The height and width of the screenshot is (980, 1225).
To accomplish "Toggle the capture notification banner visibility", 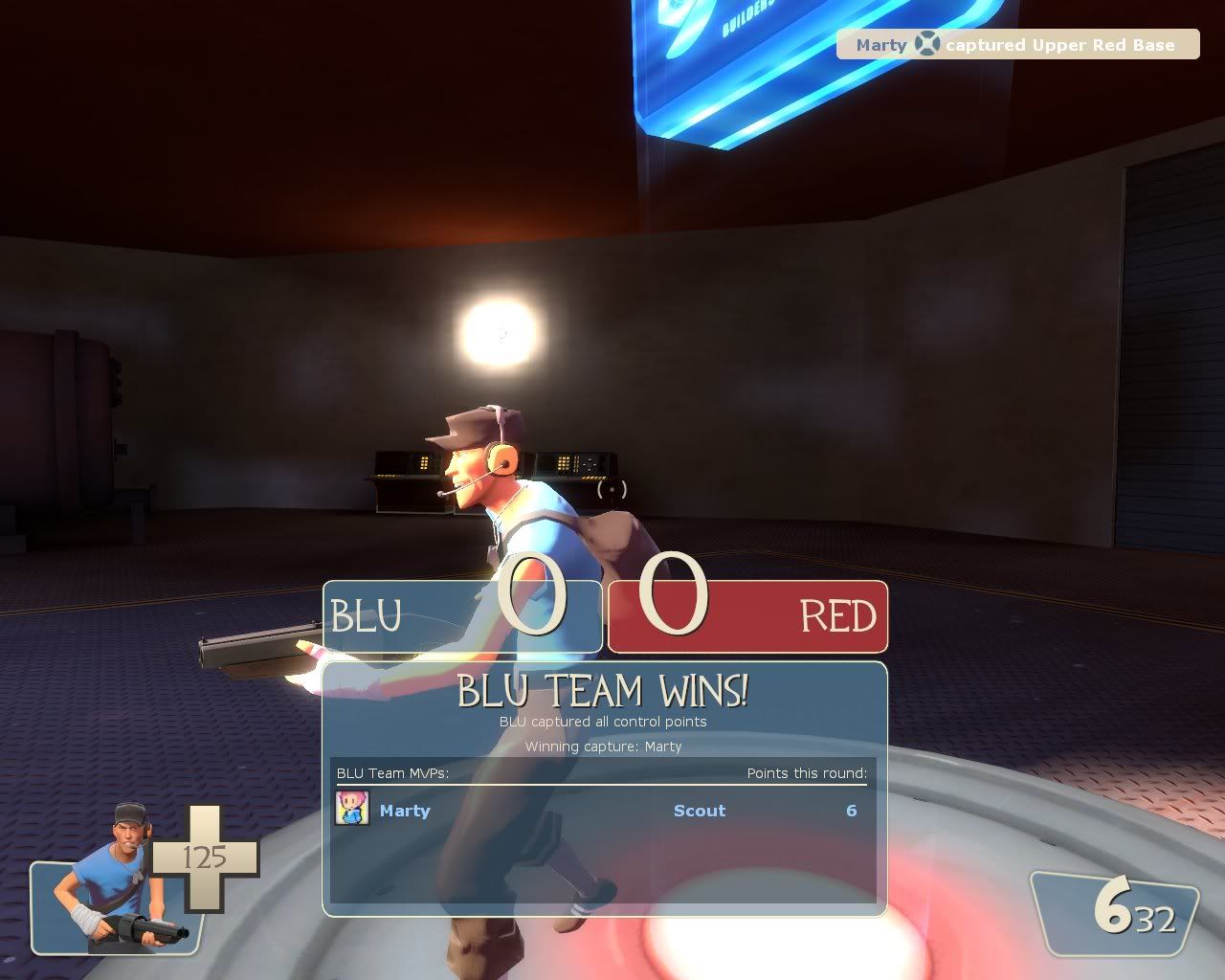I will [1016, 44].
